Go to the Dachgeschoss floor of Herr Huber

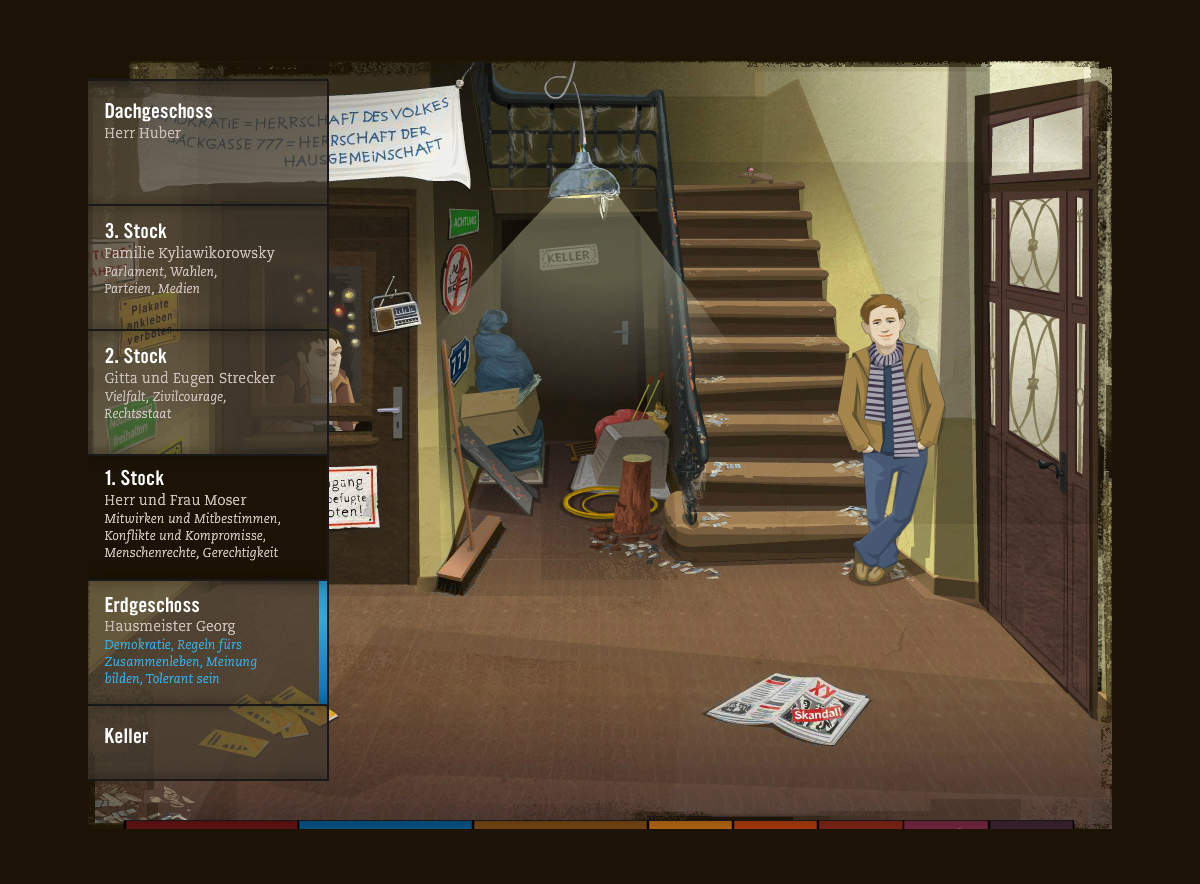coord(207,142)
